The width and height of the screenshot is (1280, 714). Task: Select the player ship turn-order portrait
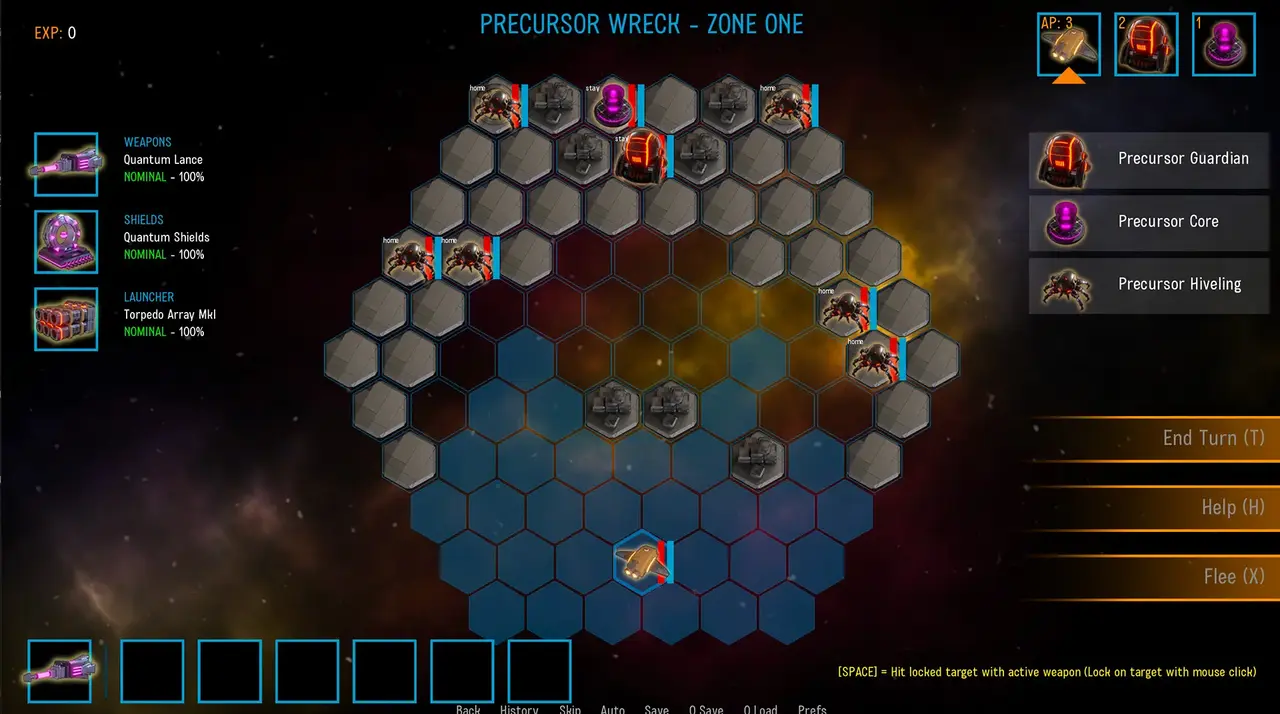(x=1068, y=44)
